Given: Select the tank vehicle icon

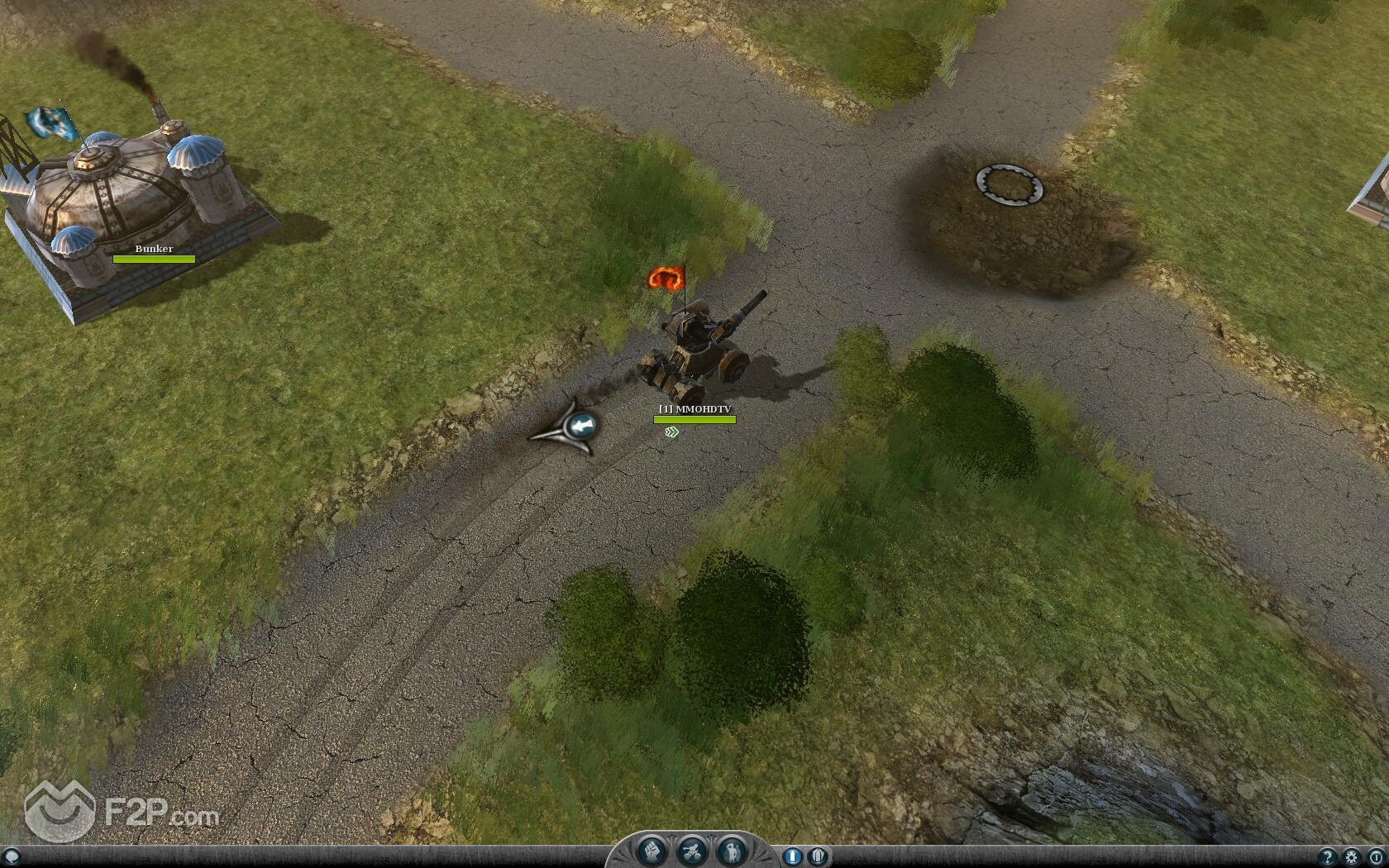Looking at the screenshot, I should click(691, 851).
